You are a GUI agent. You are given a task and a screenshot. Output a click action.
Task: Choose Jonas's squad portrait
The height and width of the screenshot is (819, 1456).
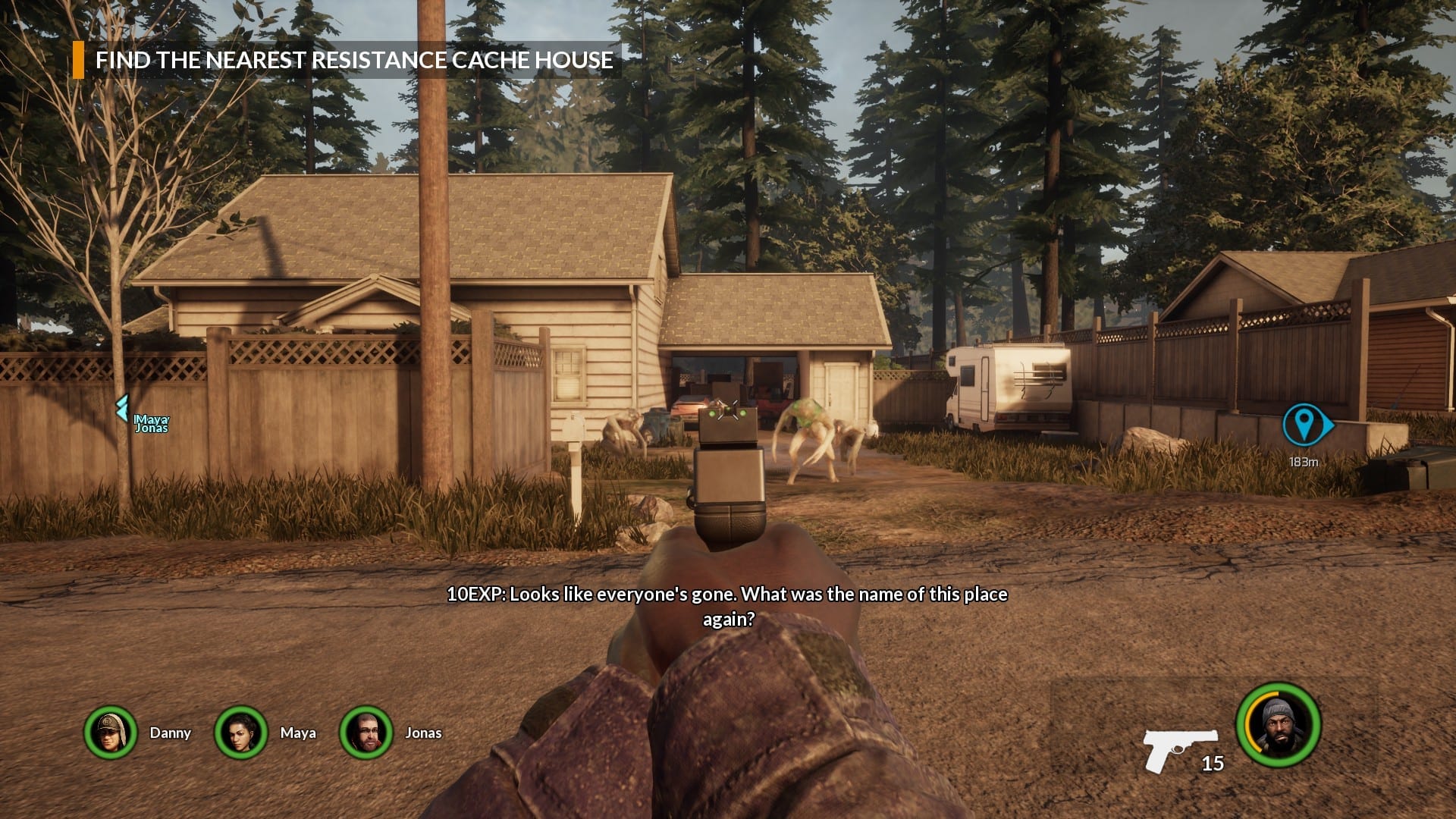tap(366, 733)
